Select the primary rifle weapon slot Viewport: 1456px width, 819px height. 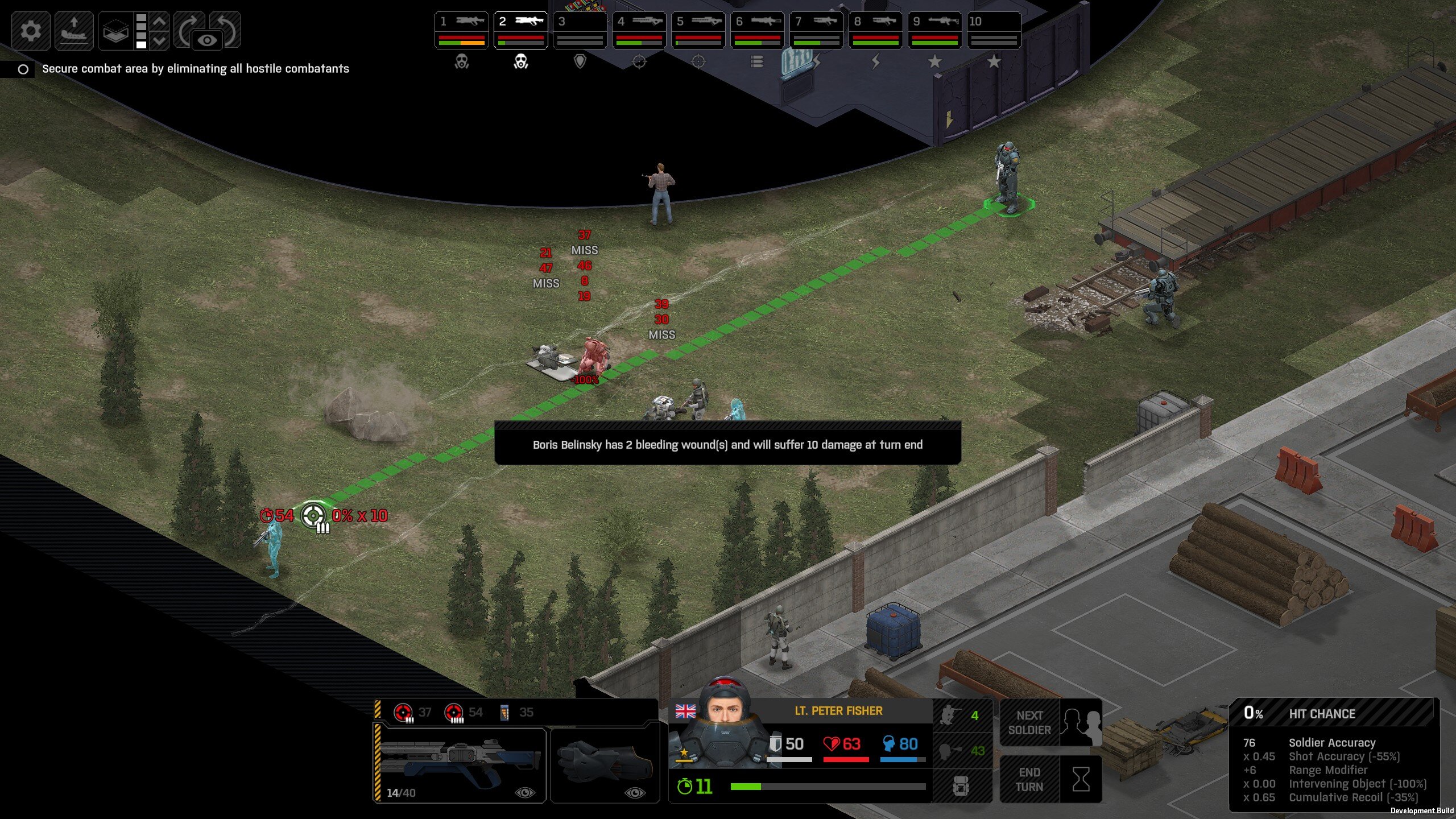(460, 763)
